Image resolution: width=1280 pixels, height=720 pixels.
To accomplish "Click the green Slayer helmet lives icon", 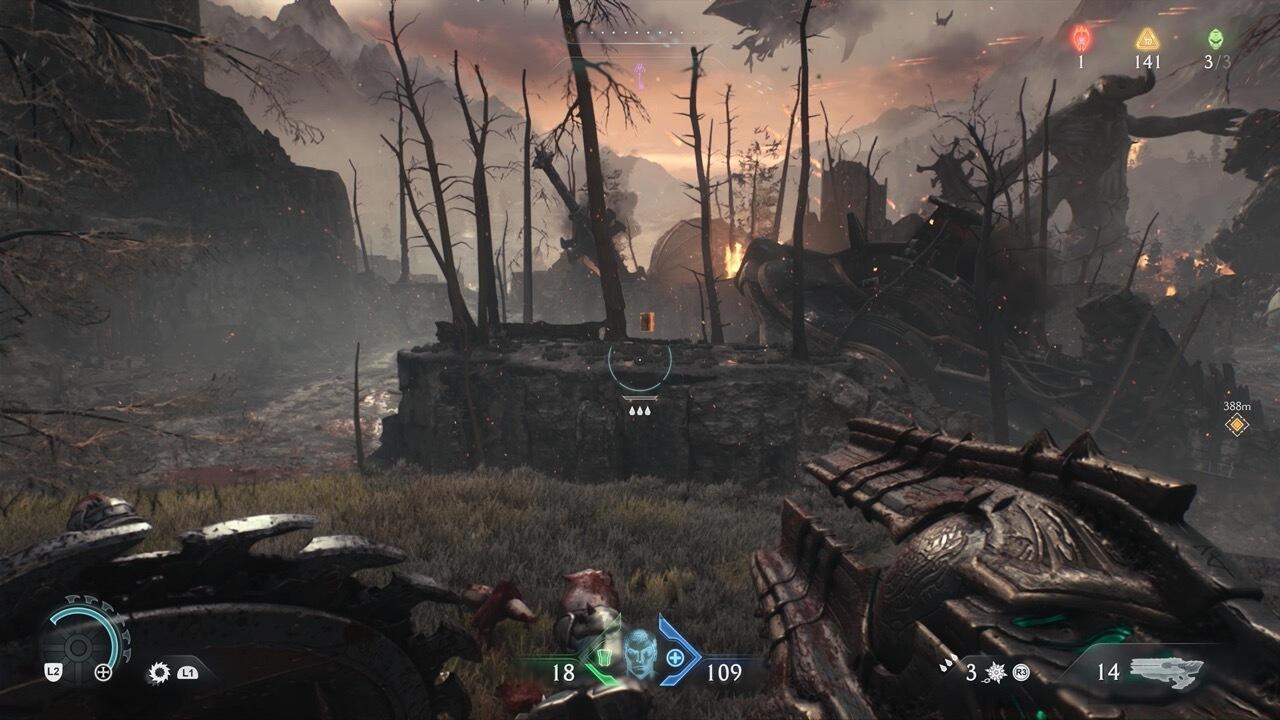I will (1215, 39).
